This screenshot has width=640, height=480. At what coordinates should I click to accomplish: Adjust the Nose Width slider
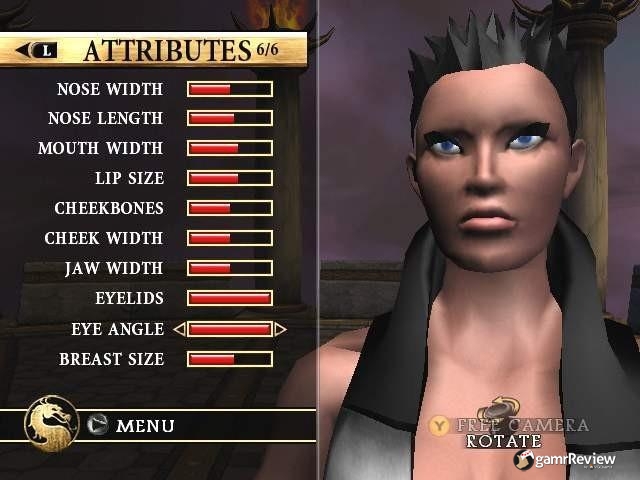[x=230, y=89]
